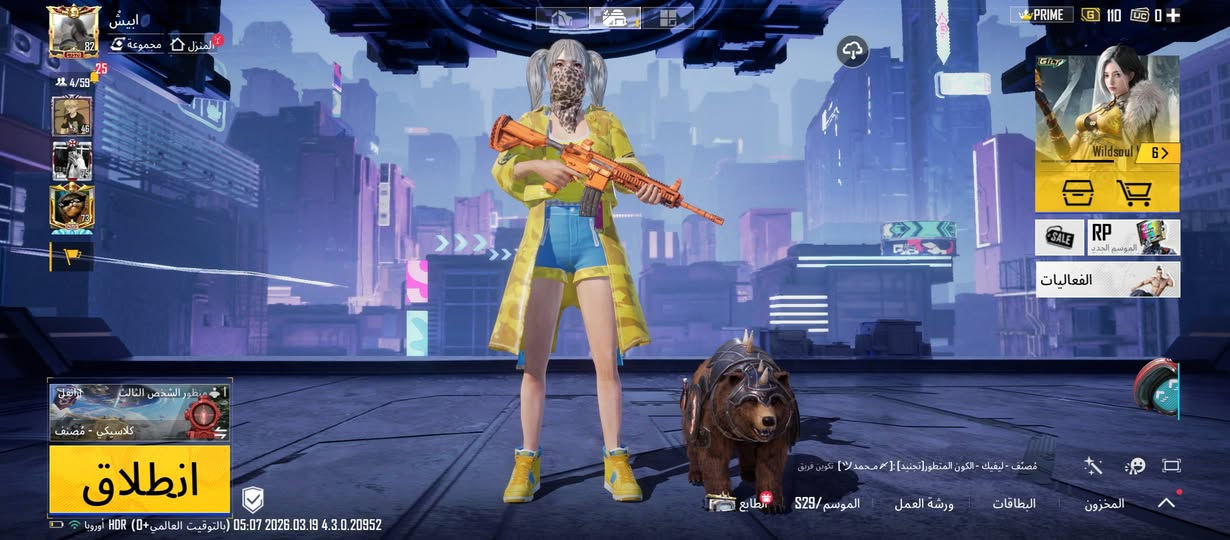The image size is (1230, 540).
Task: Open the player profile avatar
Action: 73,32
